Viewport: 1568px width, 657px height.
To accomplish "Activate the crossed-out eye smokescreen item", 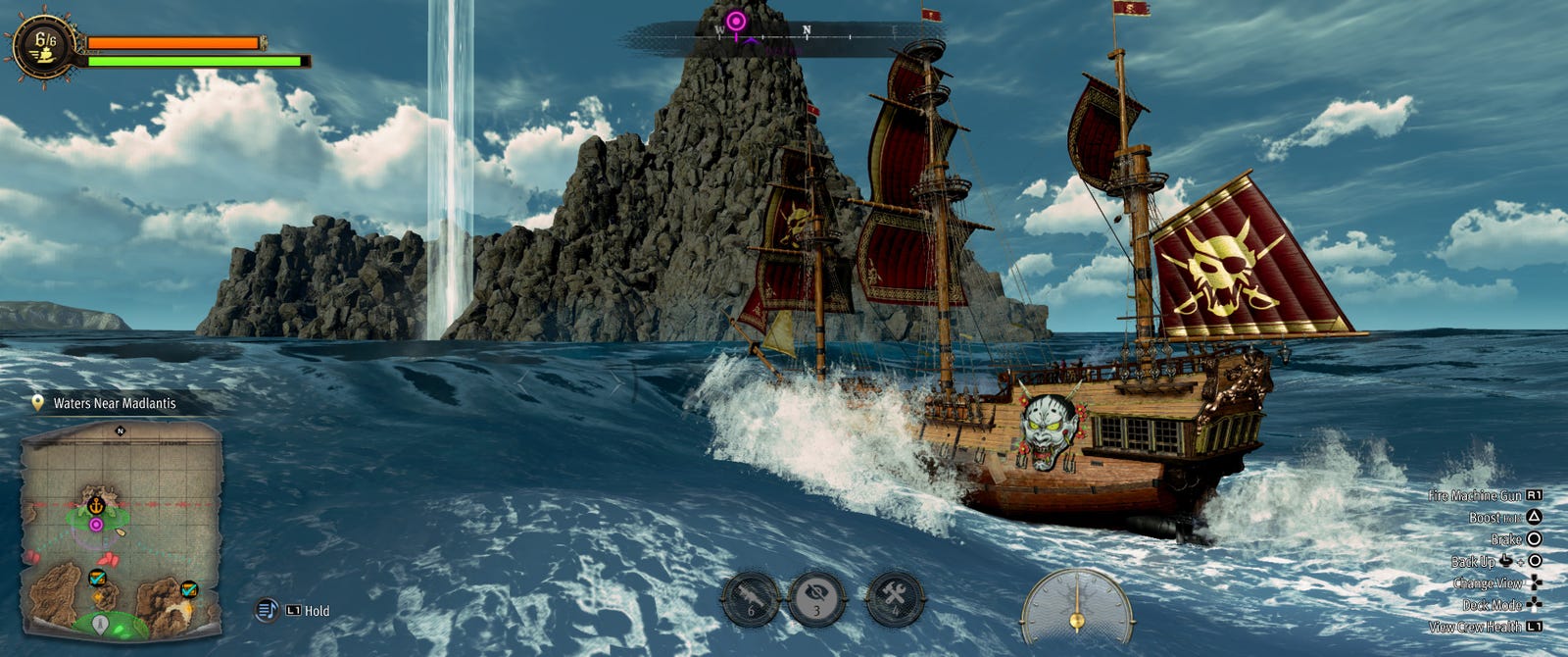I will coord(817,598).
